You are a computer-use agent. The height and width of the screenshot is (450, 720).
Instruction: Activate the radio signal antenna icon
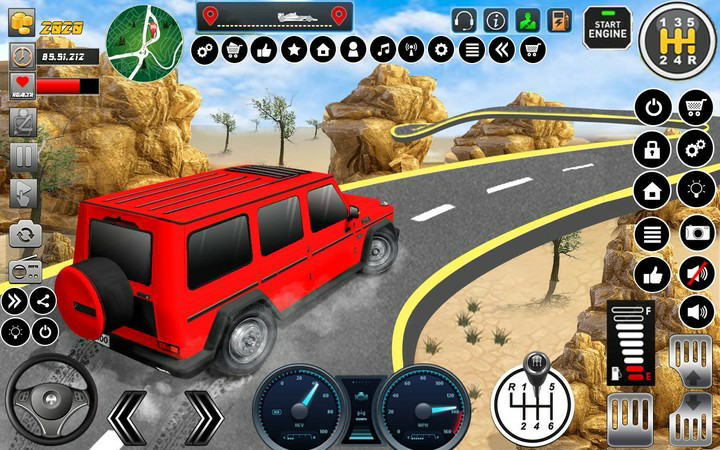pos(411,49)
